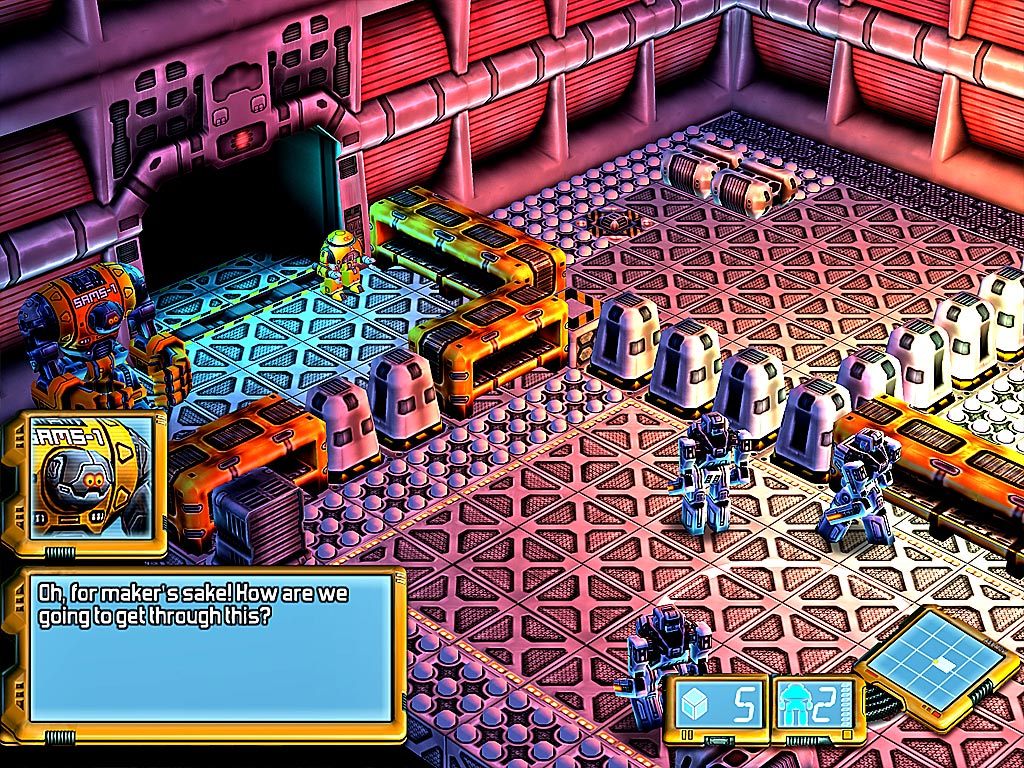Select the robot units counter icon

point(796,706)
